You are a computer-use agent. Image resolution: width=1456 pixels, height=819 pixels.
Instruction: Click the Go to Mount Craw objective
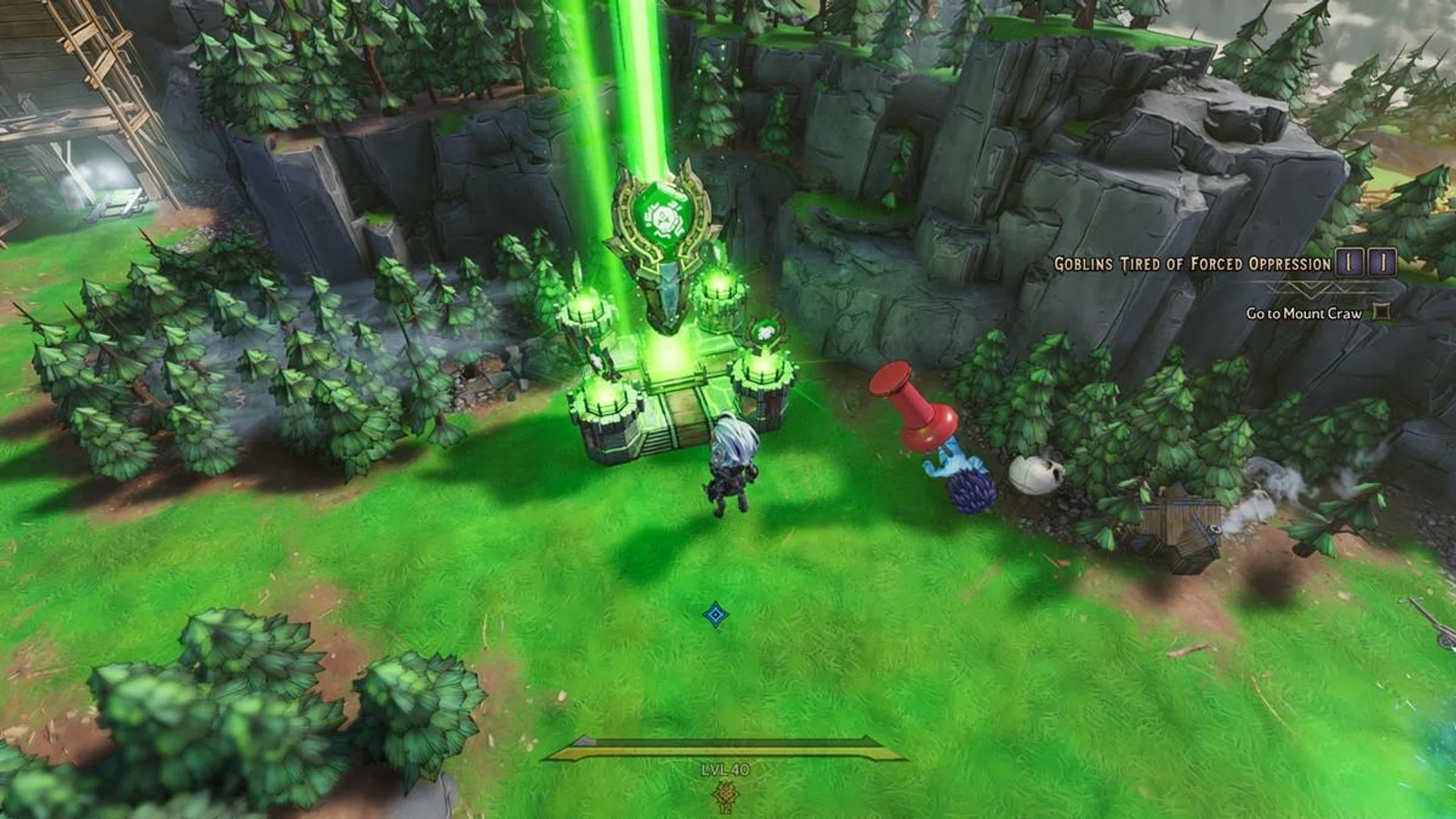tap(1304, 313)
